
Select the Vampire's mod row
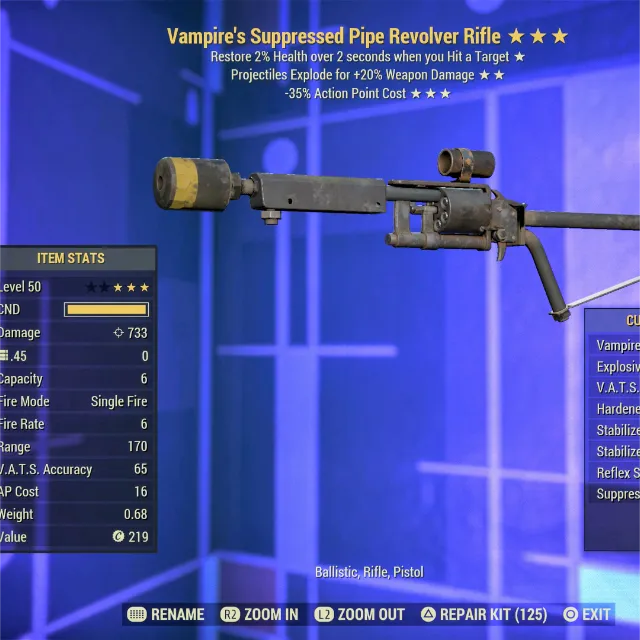click(617, 345)
